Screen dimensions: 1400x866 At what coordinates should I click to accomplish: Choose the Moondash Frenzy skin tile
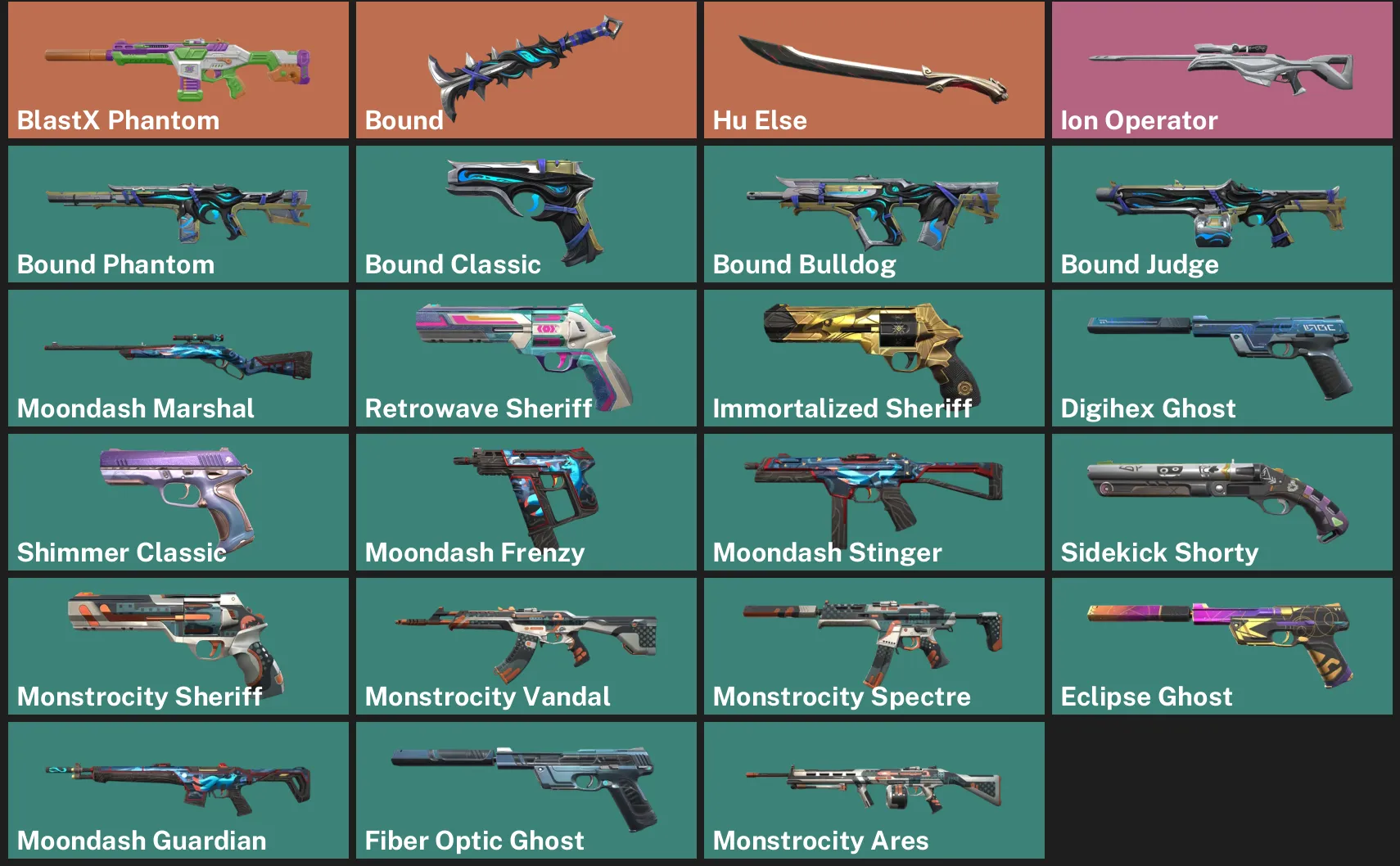pos(526,502)
